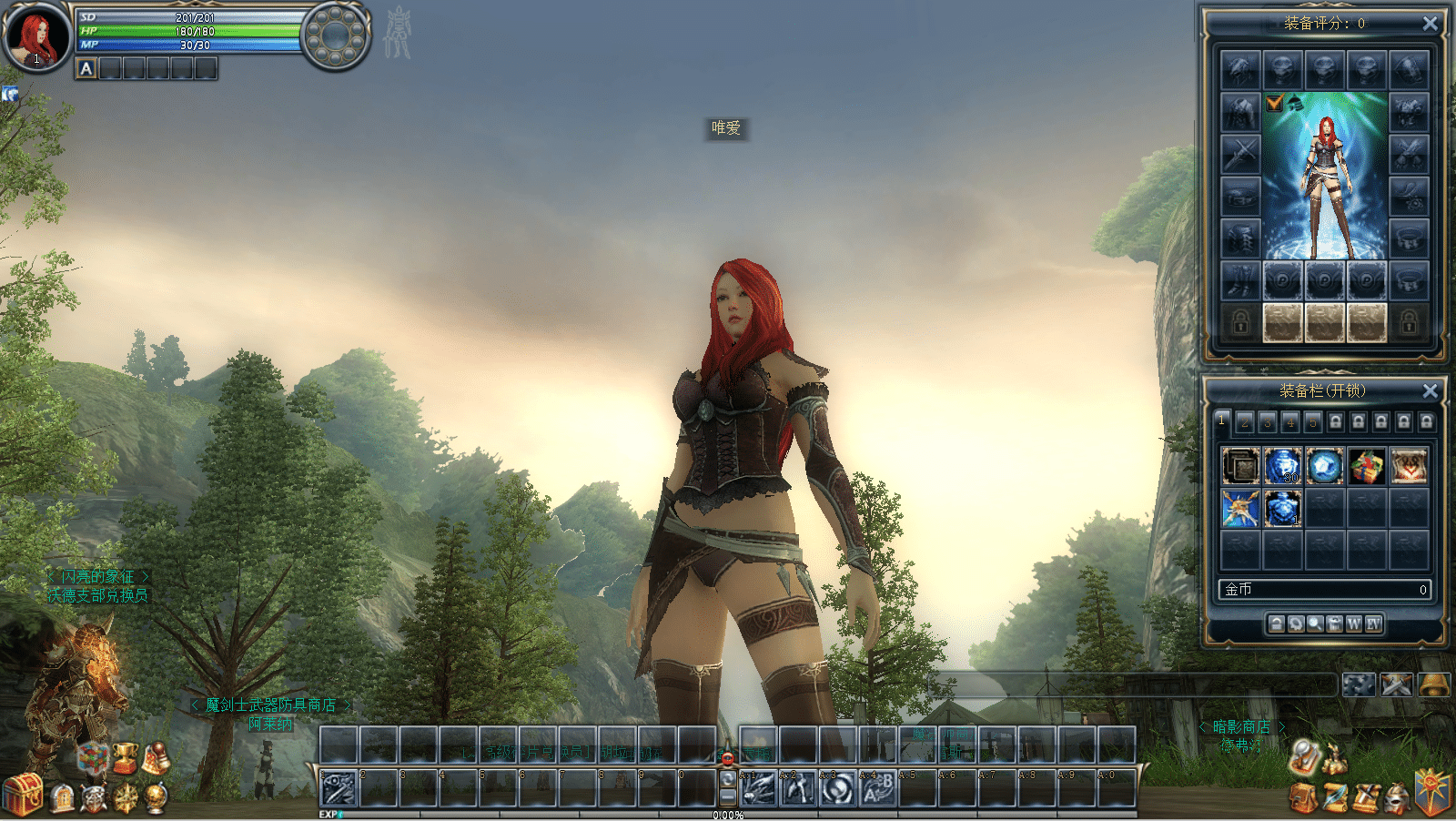The width and height of the screenshot is (1456, 821).
Task: Click the crossed swords button
Action: tap(1396, 684)
